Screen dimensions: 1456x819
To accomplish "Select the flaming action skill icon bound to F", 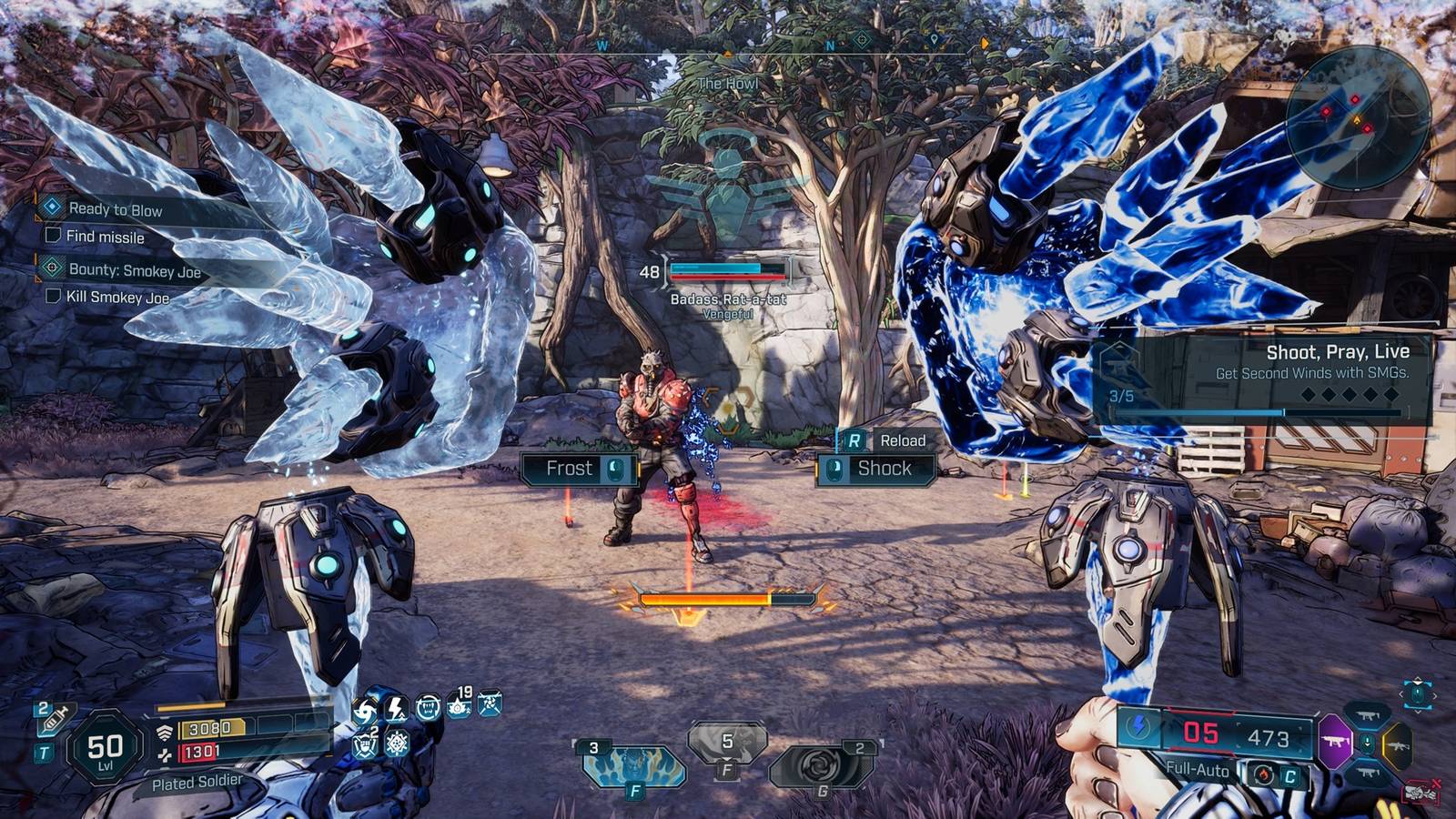I will click(x=634, y=766).
